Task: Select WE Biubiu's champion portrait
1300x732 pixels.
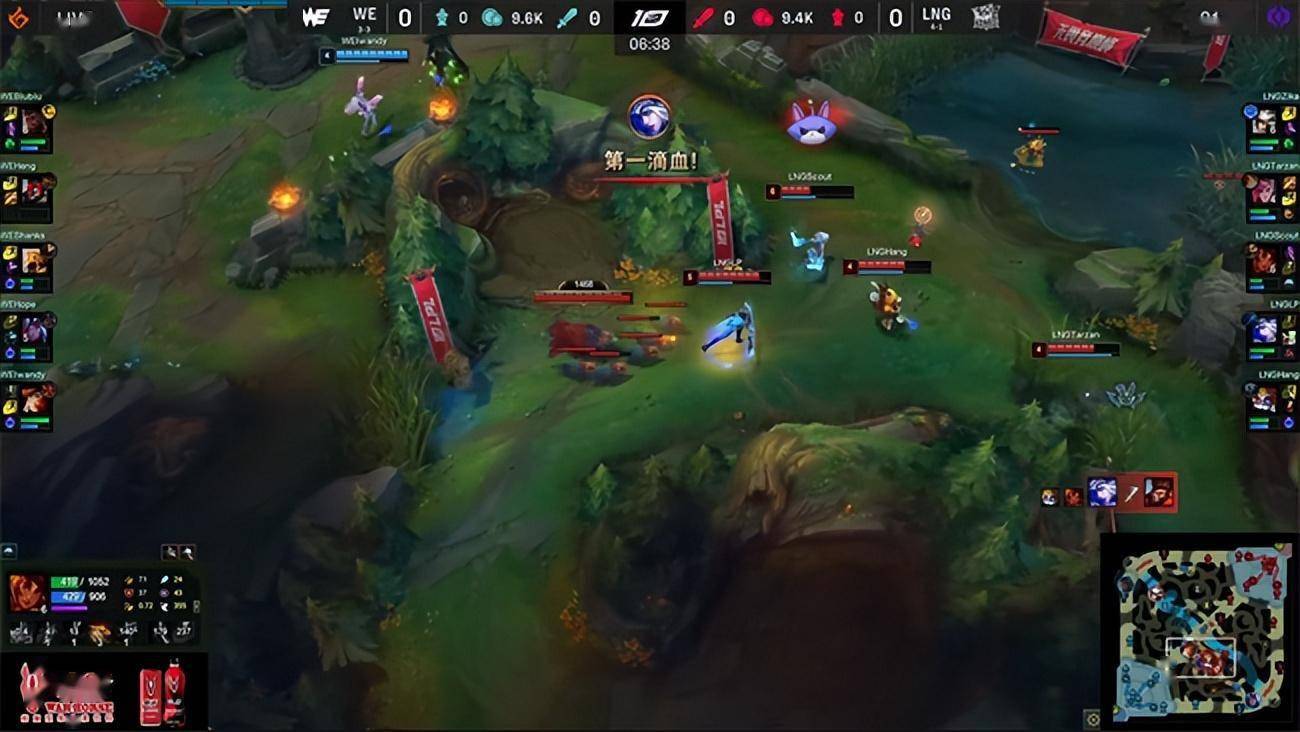Action: coord(35,123)
